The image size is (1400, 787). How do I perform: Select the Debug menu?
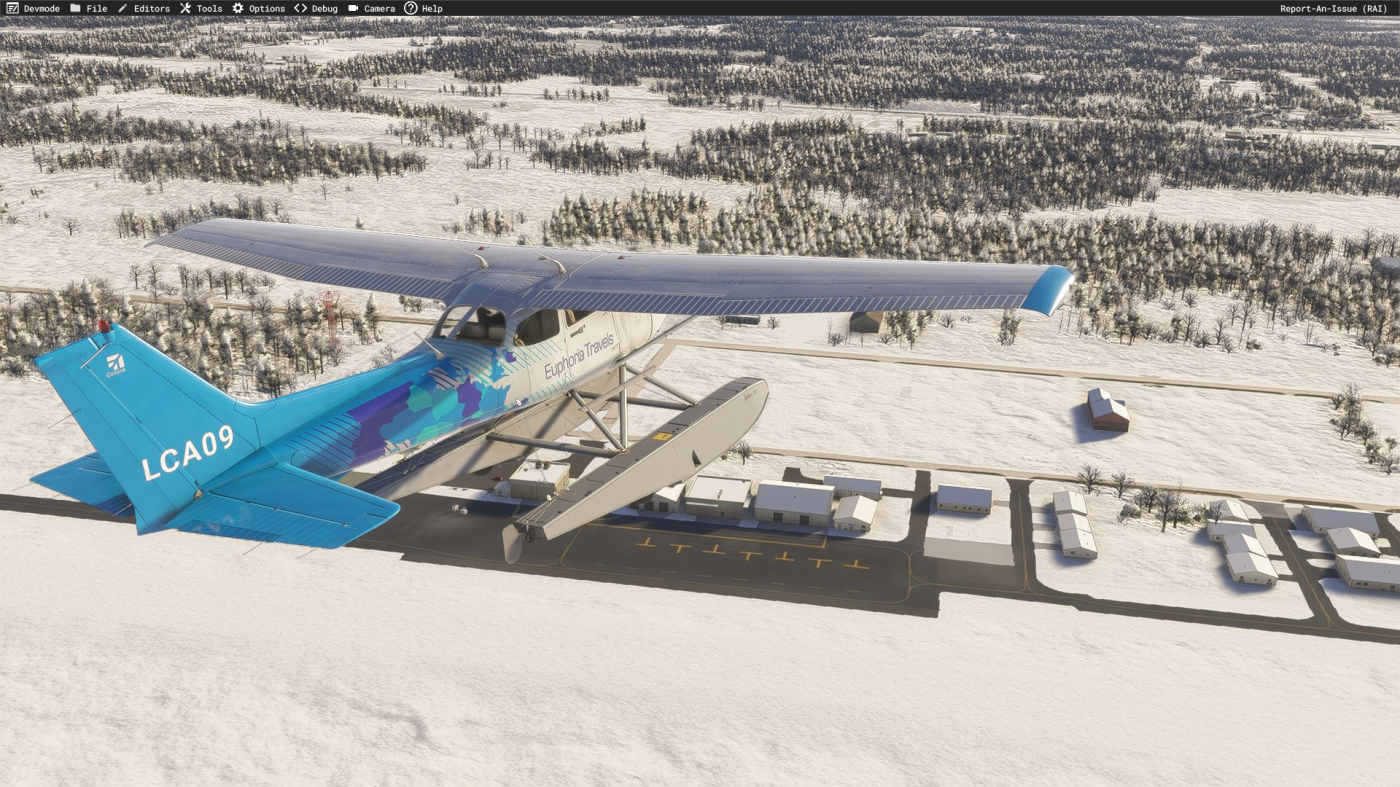tap(316, 8)
